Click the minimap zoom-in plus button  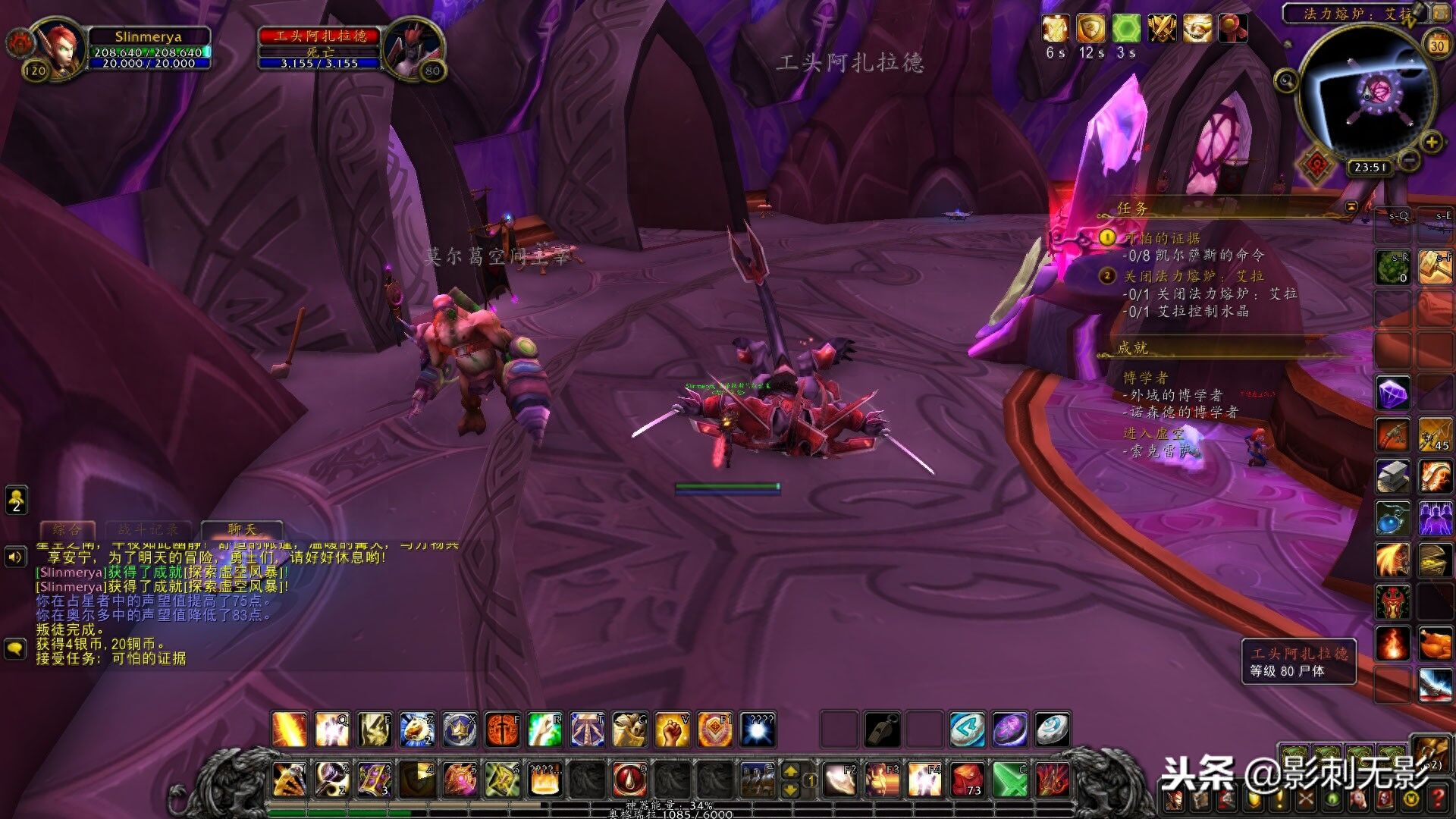pos(1431,142)
